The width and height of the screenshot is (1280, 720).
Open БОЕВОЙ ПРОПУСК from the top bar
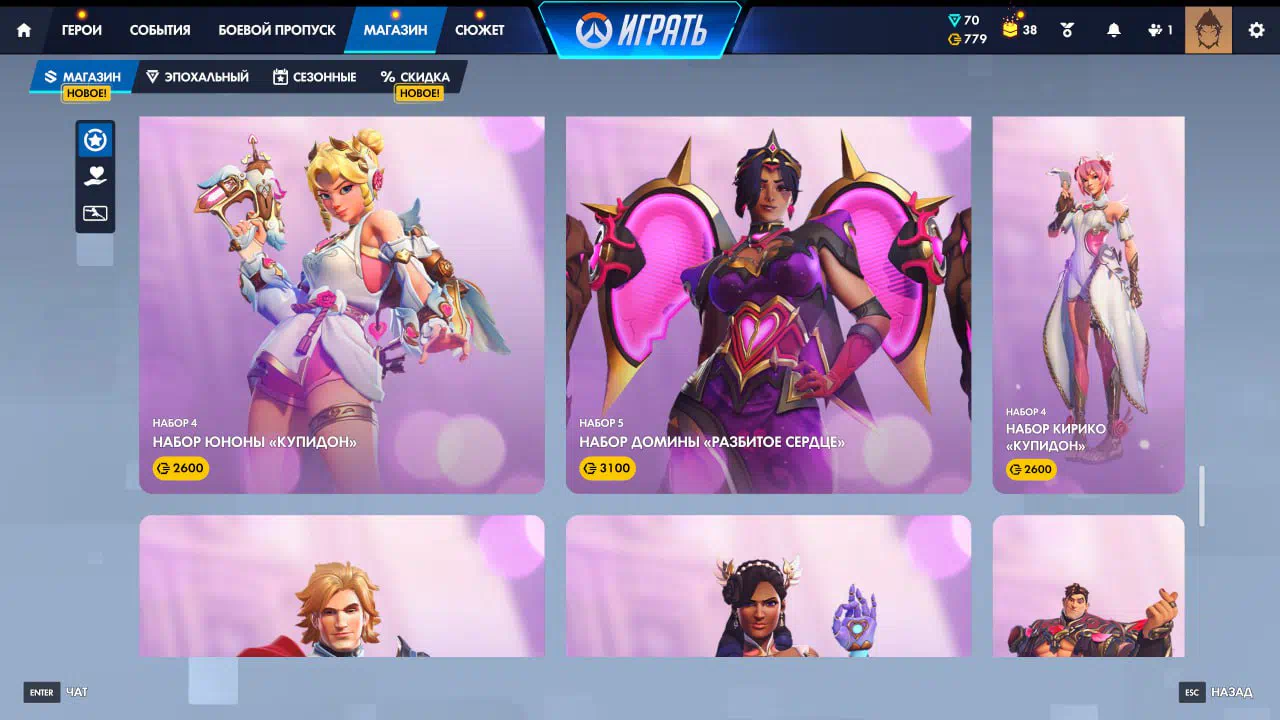click(277, 30)
